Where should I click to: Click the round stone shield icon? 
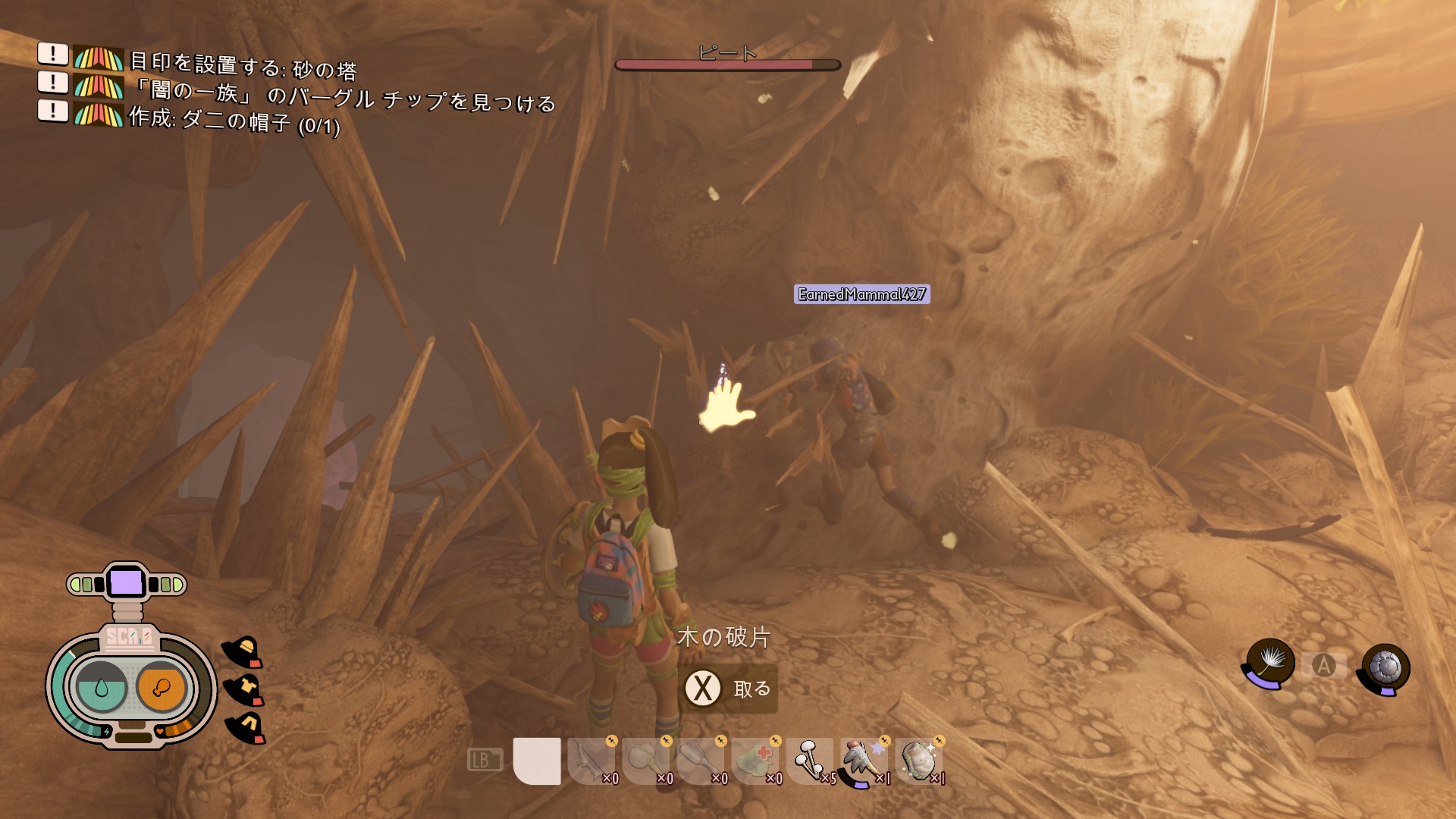pyautogui.click(x=1385, y=668)
